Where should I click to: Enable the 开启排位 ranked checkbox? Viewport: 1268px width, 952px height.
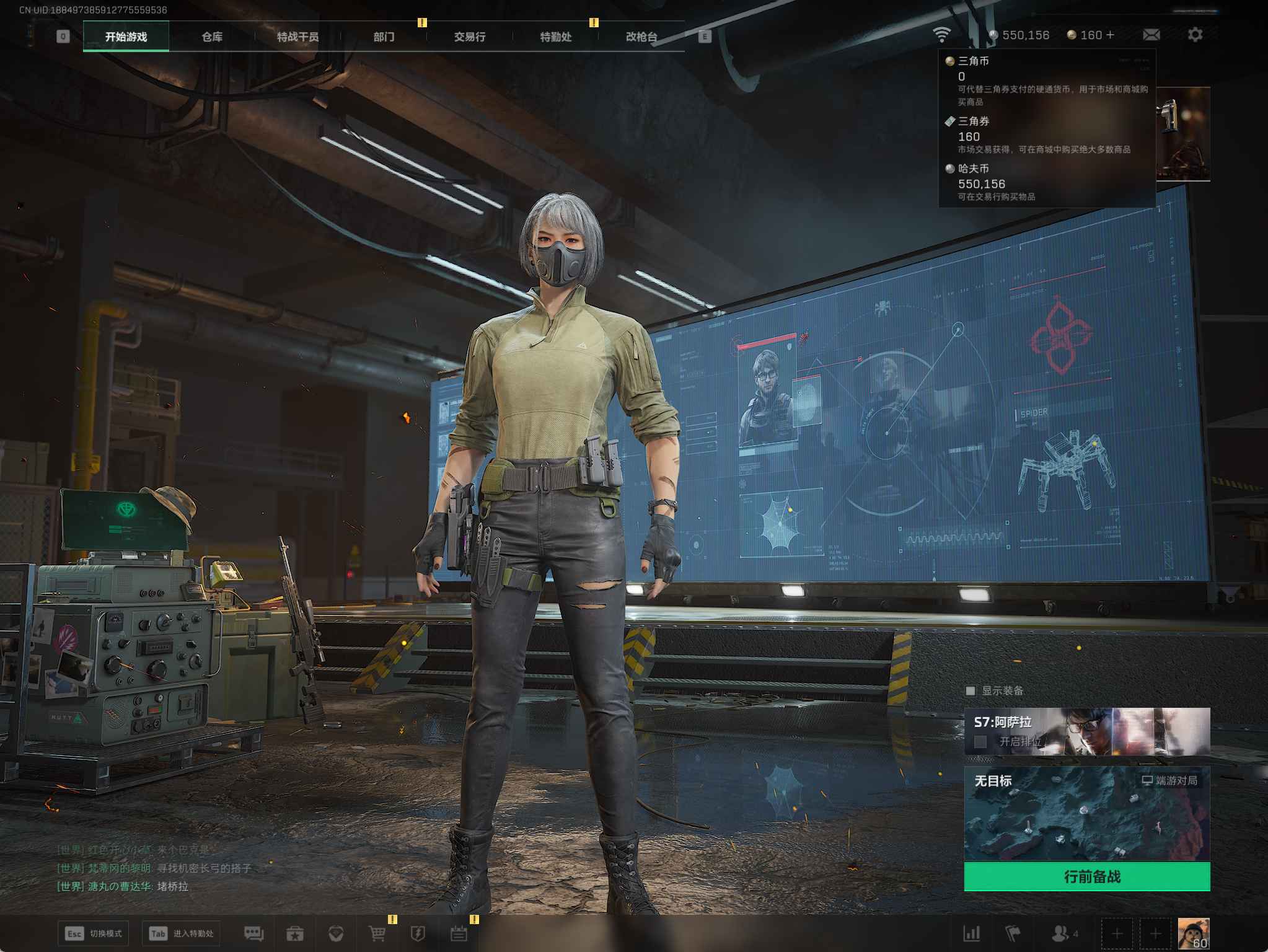pos(980,741)
